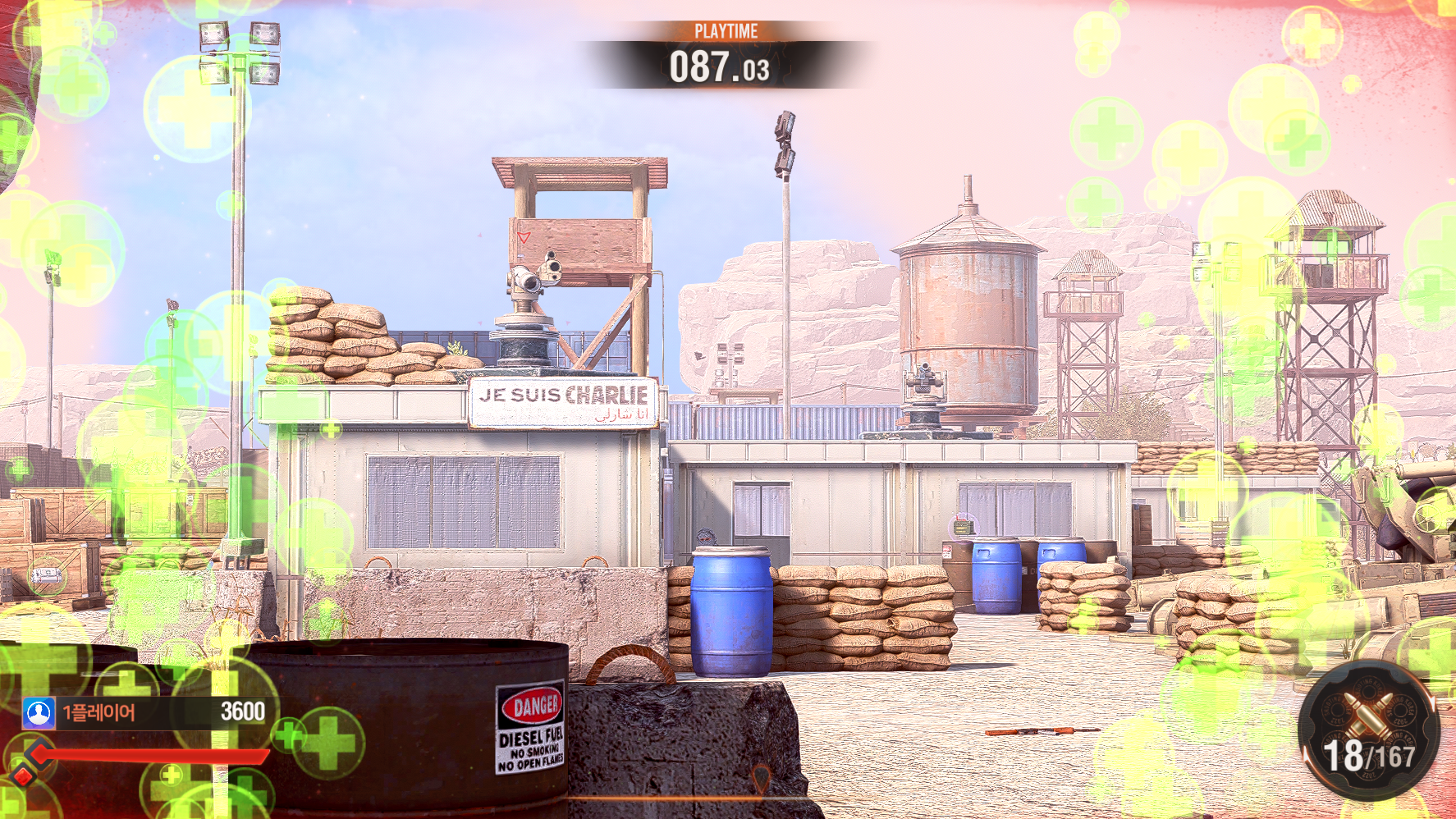The width and height of the screenshot is (1456, 819).
Task: Select the crossed bullets ammo emblem
Action: (x=1367, y=713)
